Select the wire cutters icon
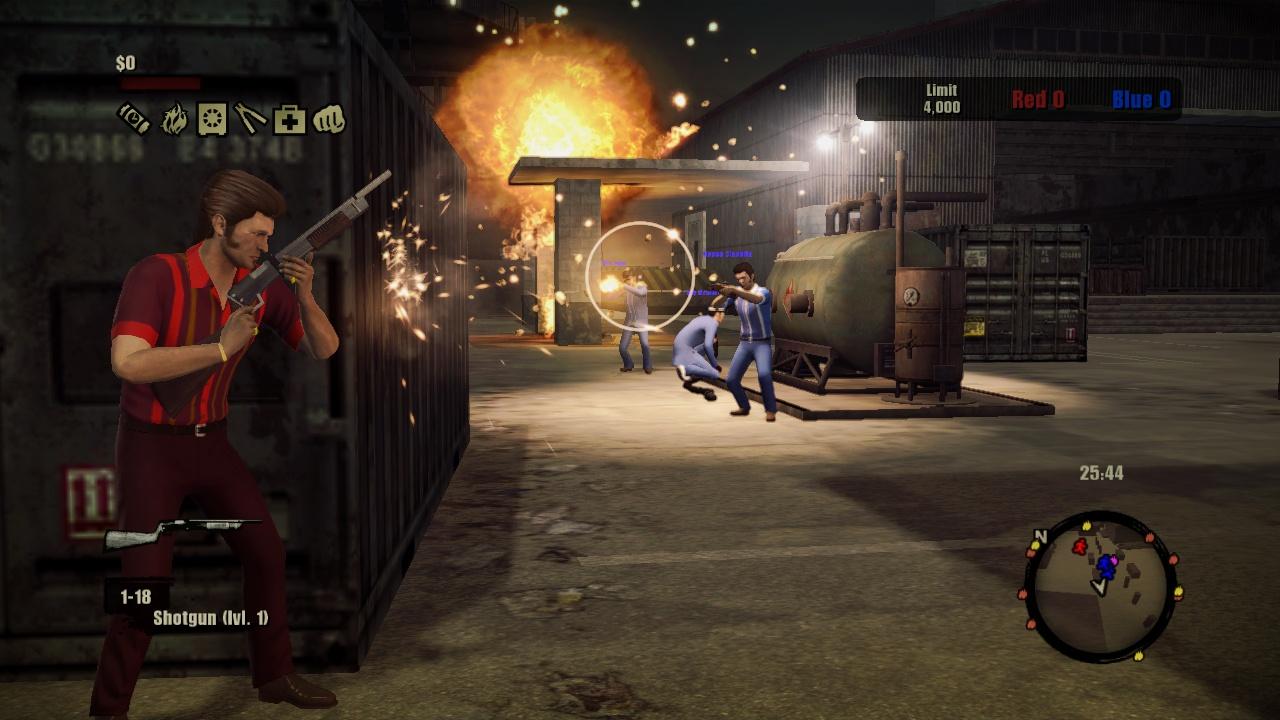1280x720 pixels. tap(250, 118)
